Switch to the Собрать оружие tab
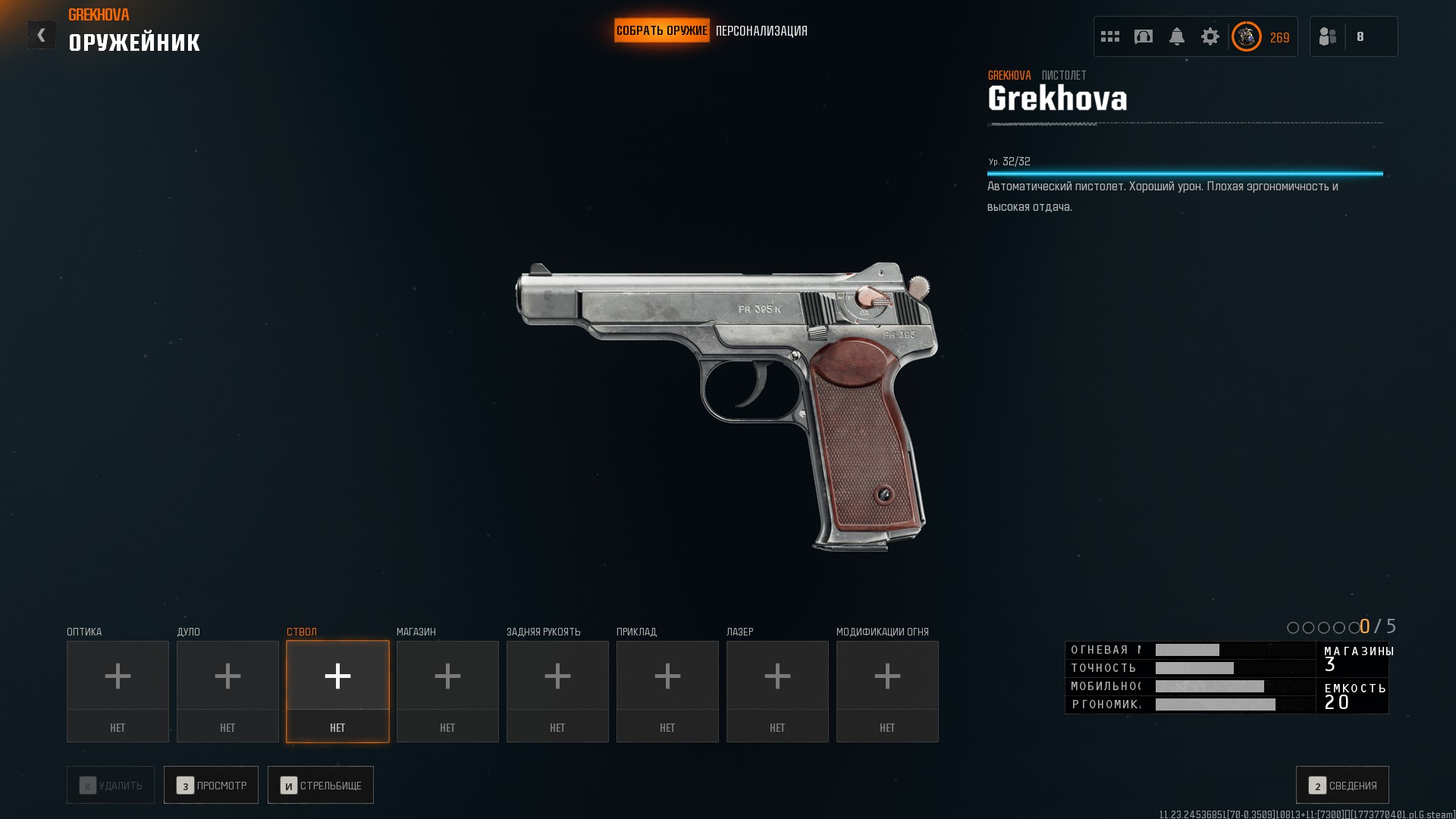The image size is (1456, 819). coord(661,31)
